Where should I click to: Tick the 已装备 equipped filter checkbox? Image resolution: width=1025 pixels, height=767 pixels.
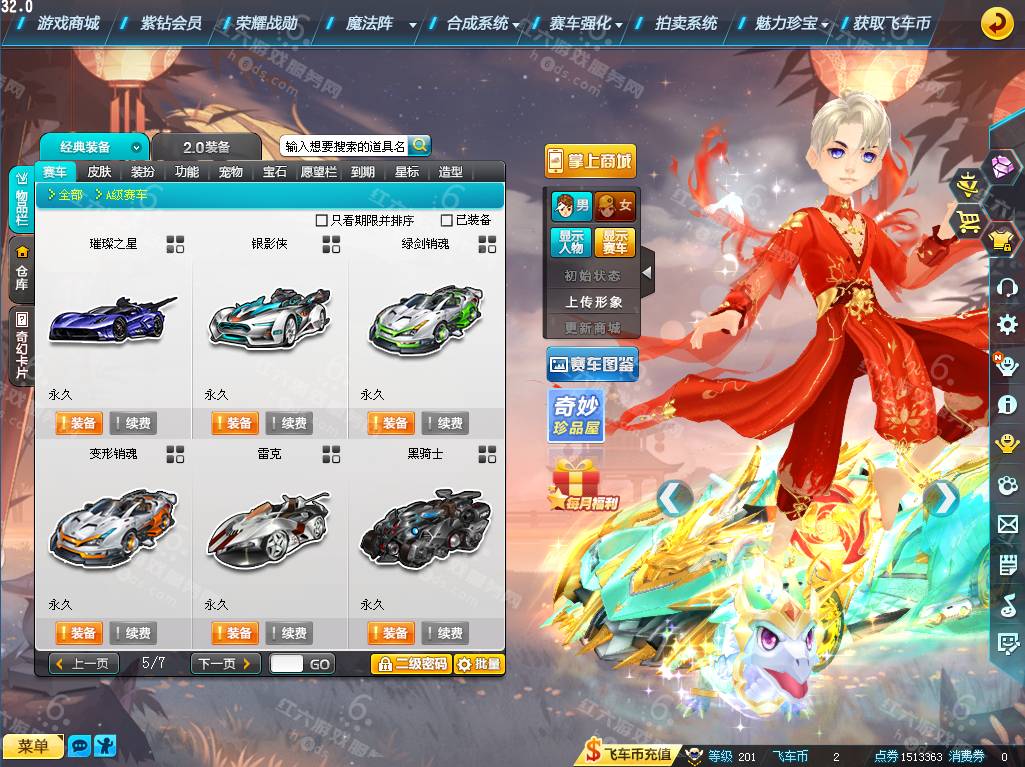(x=447, y=220)
